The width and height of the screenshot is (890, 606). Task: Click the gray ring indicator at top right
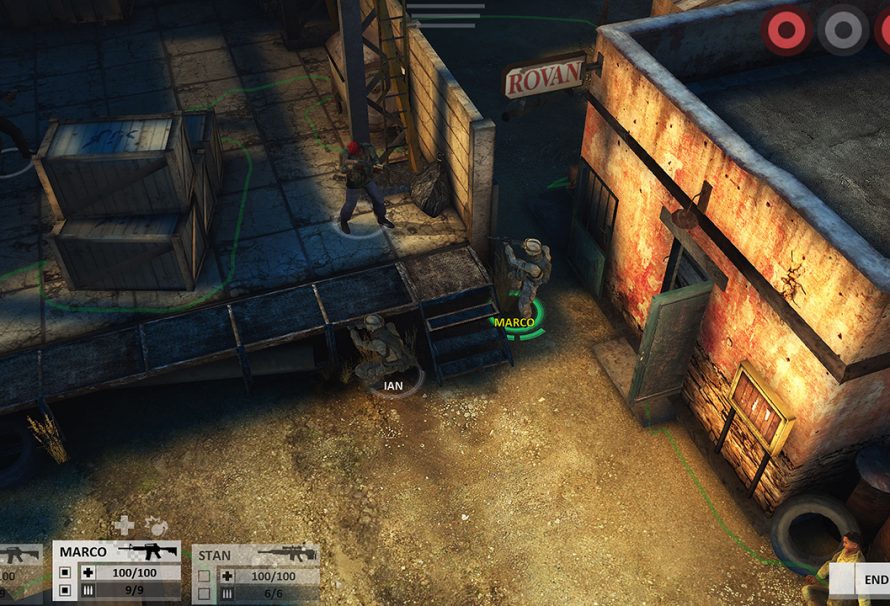pyautogui.click(x=842, y=30)
